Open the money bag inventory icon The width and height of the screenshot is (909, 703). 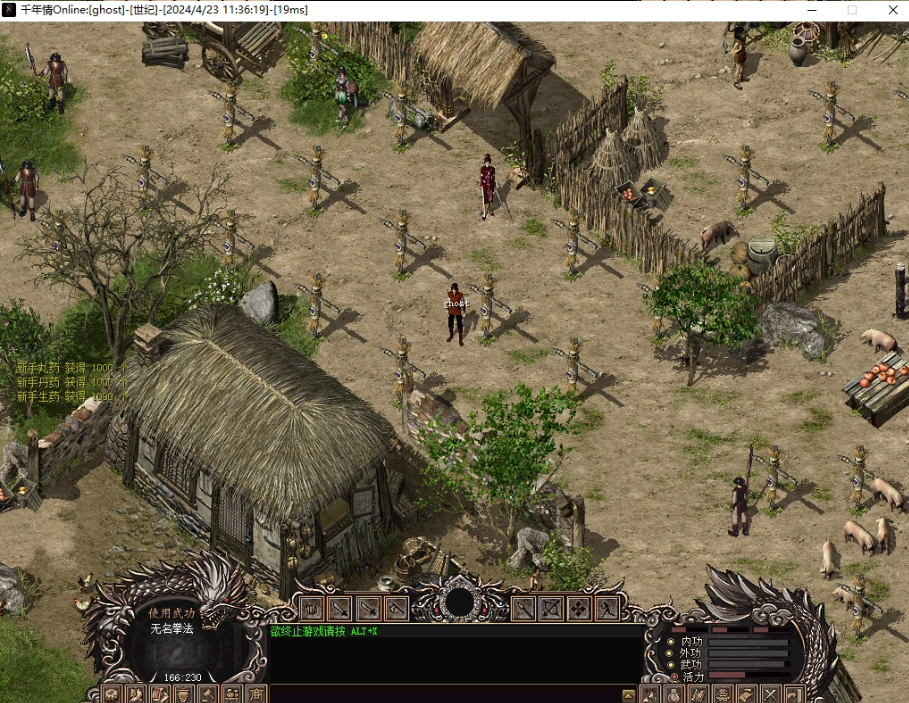tap(672, 694)
